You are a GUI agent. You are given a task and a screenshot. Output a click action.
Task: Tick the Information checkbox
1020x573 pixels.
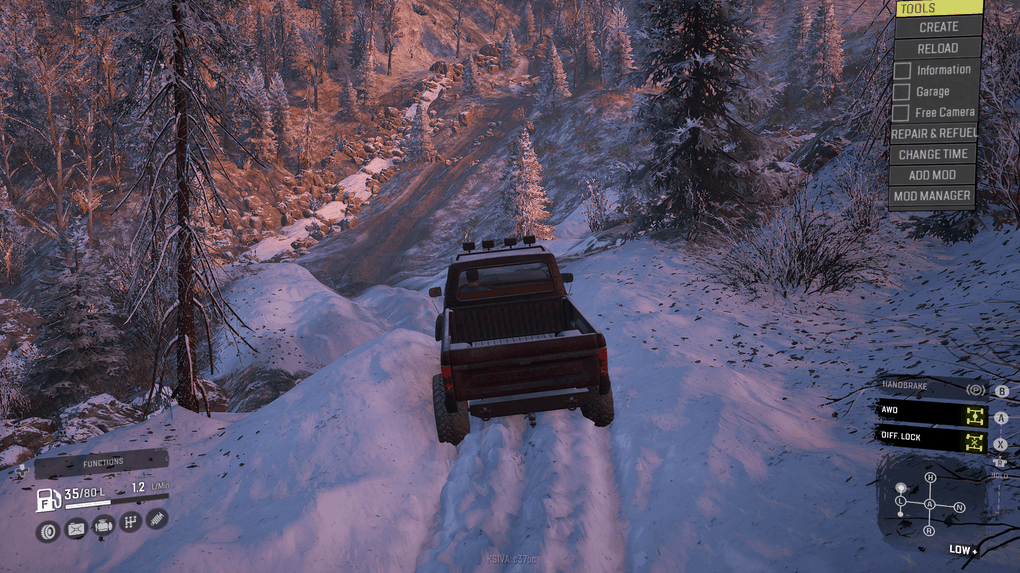[902, 70]
